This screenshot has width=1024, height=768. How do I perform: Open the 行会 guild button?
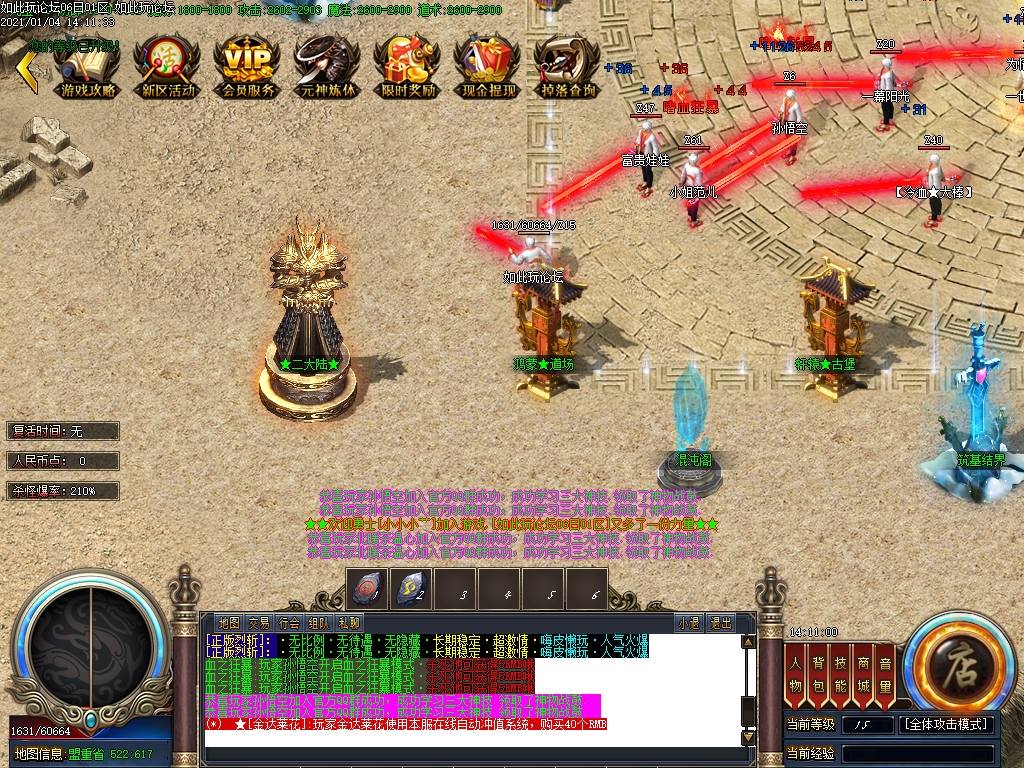(289, 623)
